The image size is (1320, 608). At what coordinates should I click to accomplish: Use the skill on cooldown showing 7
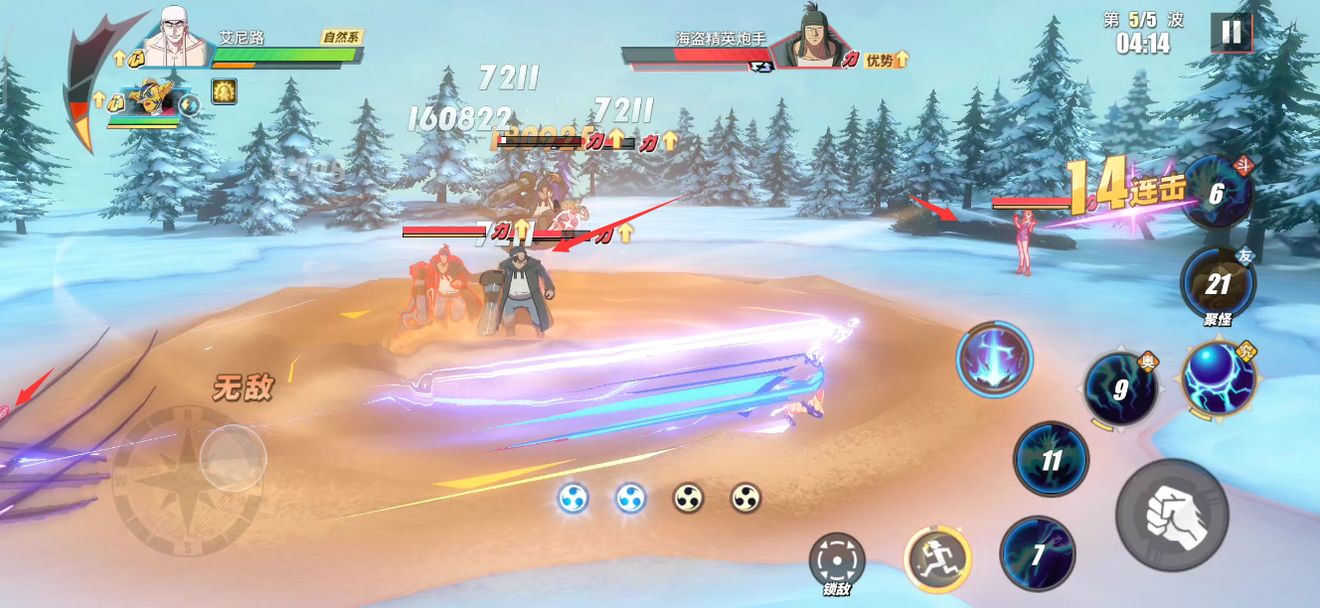tap(1038, 554)
